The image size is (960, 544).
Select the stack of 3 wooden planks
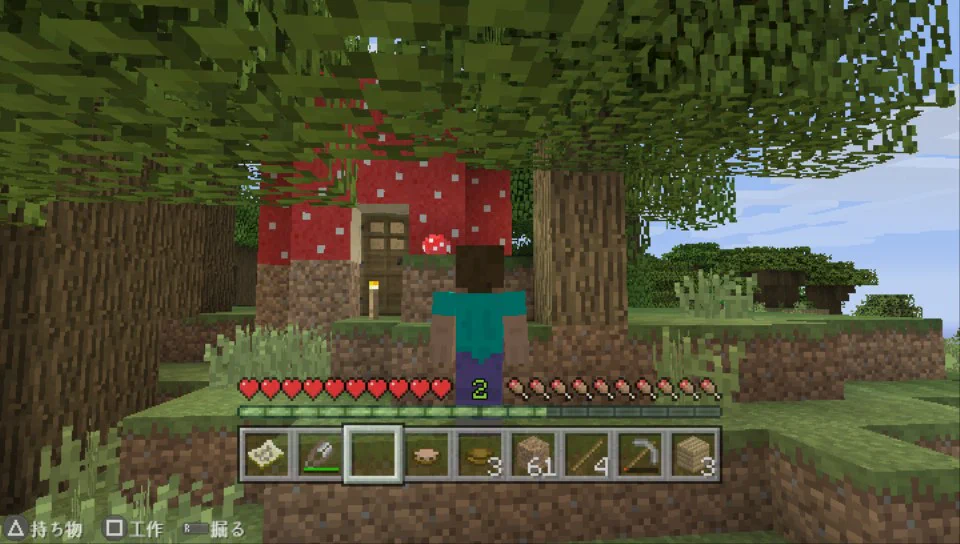point(696,455)
